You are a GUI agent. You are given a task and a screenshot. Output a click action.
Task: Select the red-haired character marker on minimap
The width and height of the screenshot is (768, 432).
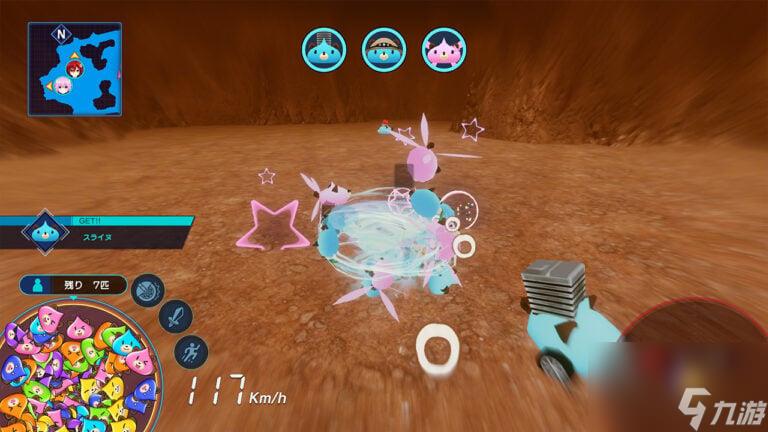click(75, 66)
